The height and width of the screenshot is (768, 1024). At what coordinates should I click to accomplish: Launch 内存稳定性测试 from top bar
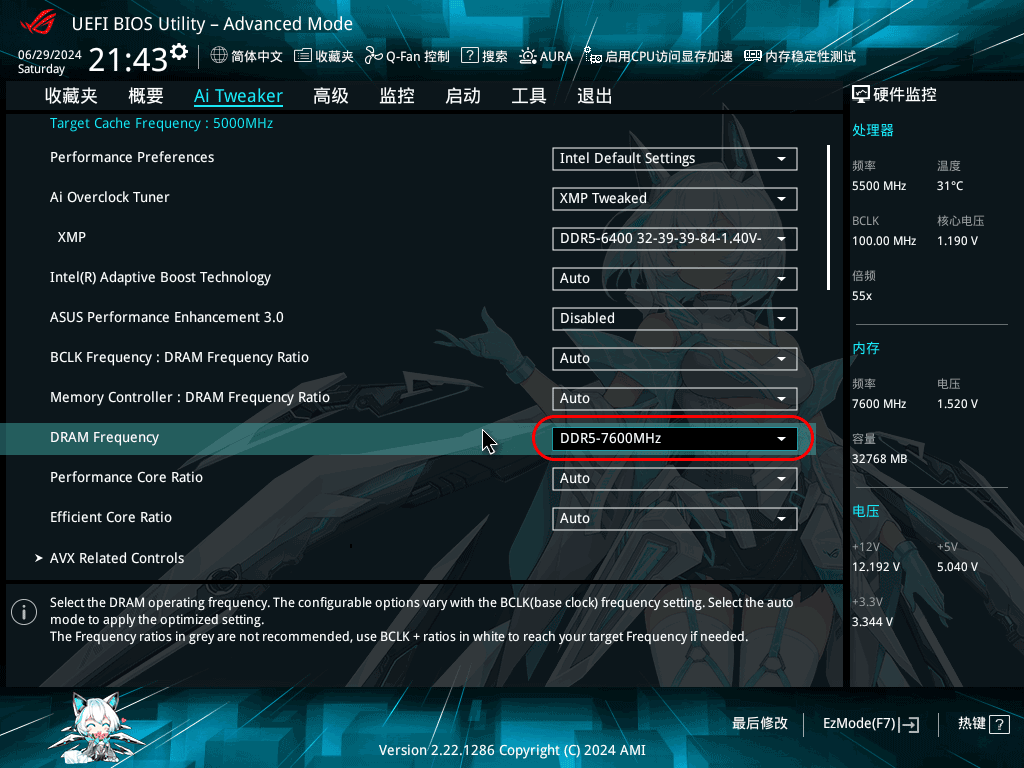[x=800, y=57]
